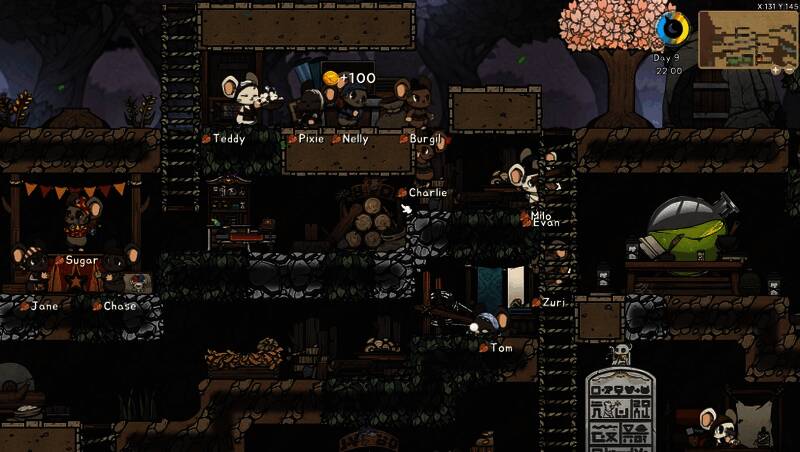Zoom out the minimap with minus button
This screenshot has width=800, height=452.
[x=791, y=71]
